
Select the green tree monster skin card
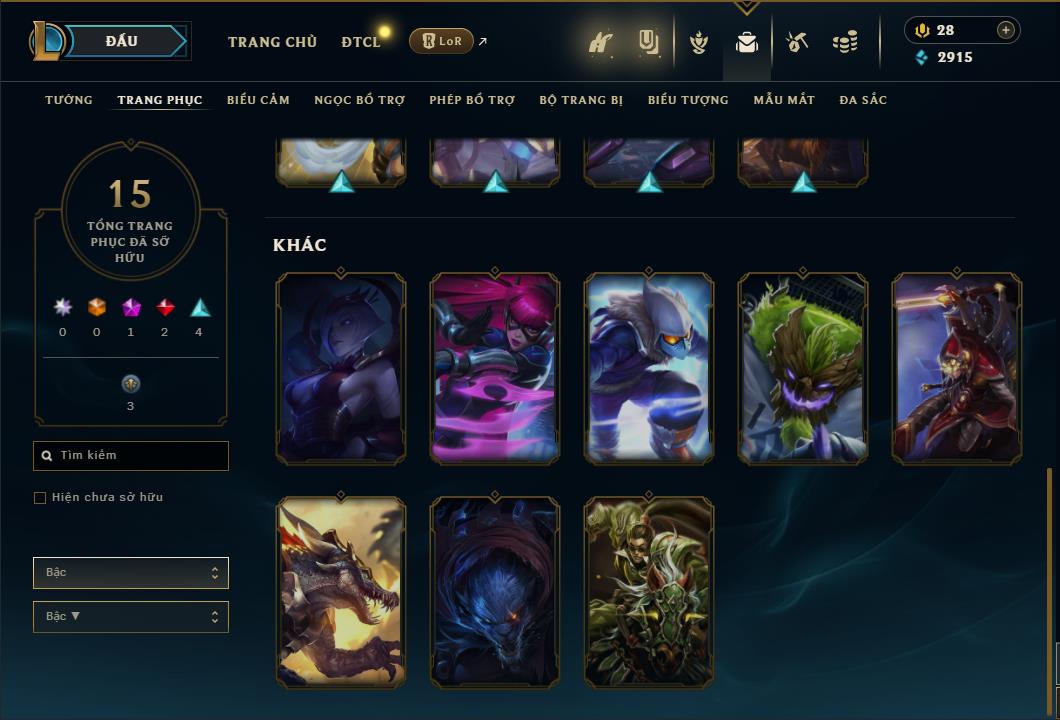point(803,368)
